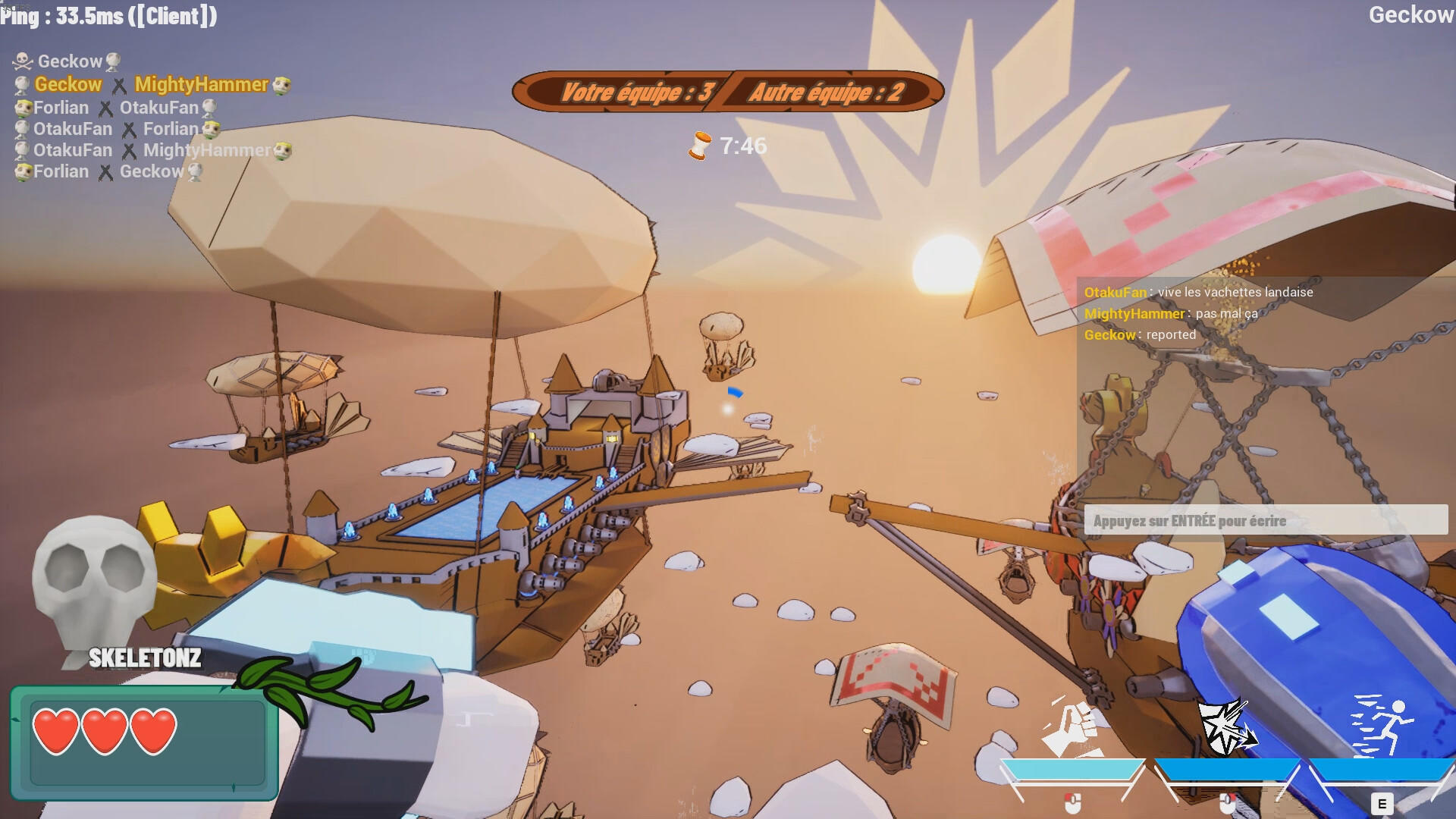Click the panda head icon beside MightyHammer

pos(281,85)
